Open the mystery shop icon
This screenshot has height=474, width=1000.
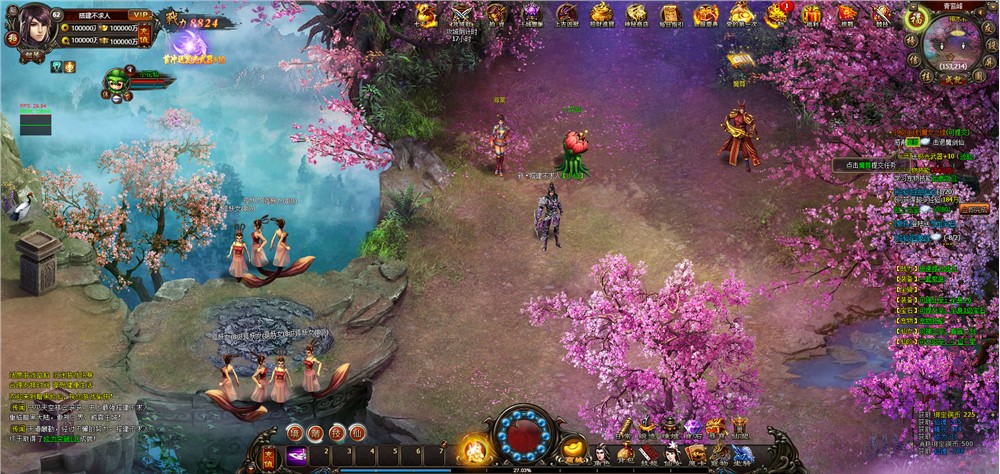coord(636,14)
